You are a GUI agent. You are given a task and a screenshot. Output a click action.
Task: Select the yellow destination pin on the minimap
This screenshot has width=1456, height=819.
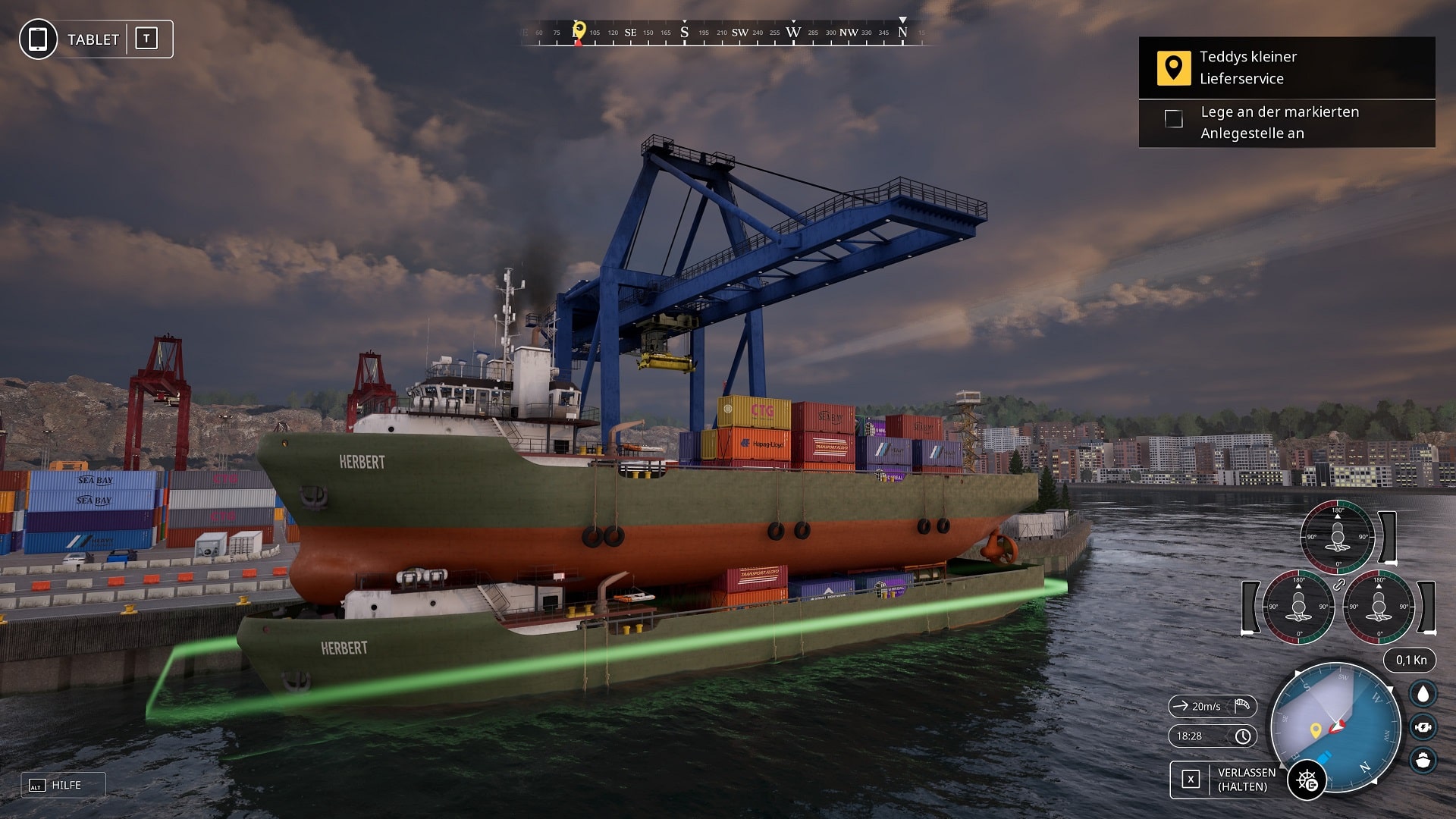point(1316,730)
